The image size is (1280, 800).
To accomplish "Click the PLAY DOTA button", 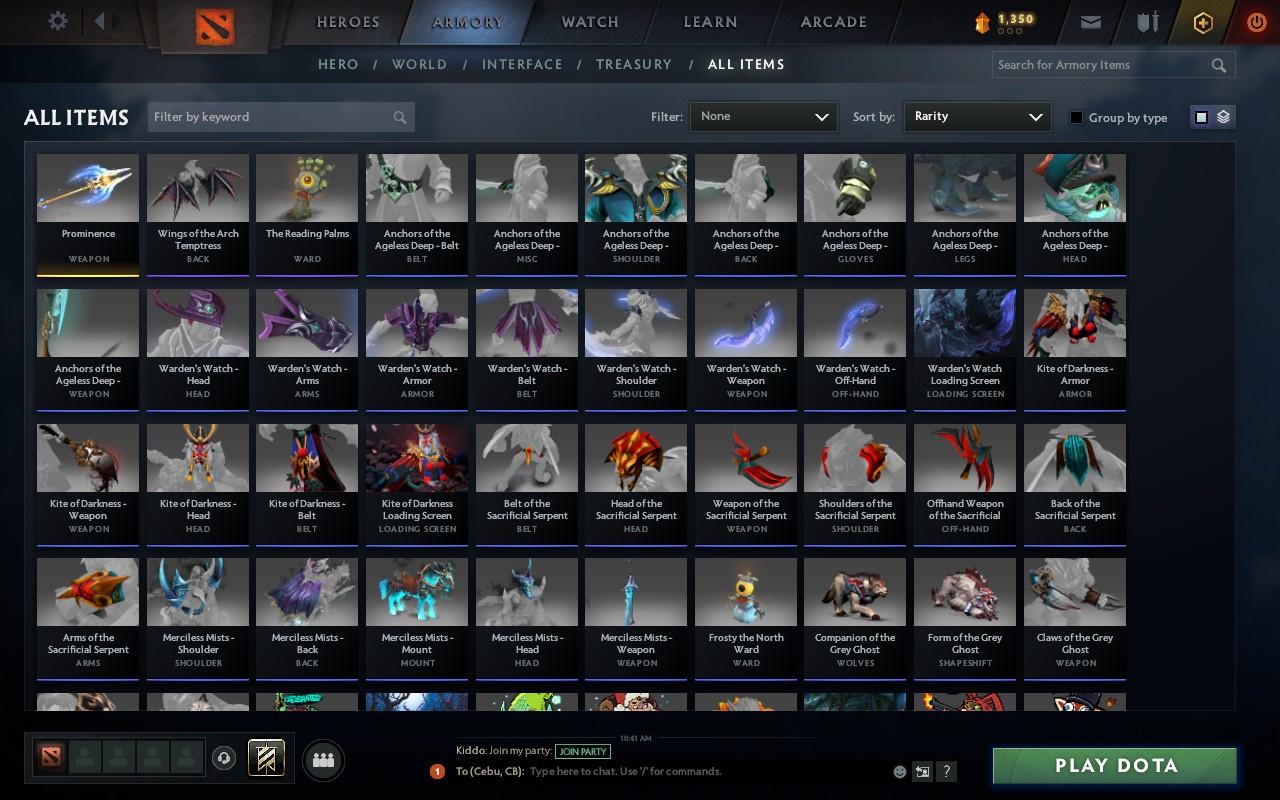I will (x=1113, y=765).
